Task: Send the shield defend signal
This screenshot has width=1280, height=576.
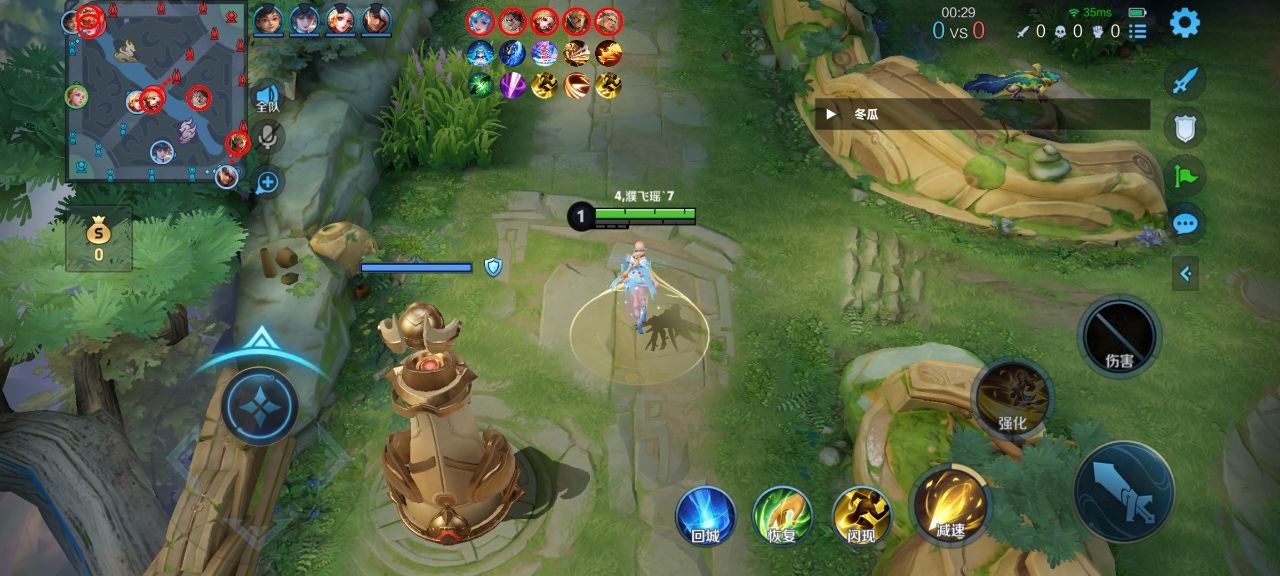Action: 1185,128
